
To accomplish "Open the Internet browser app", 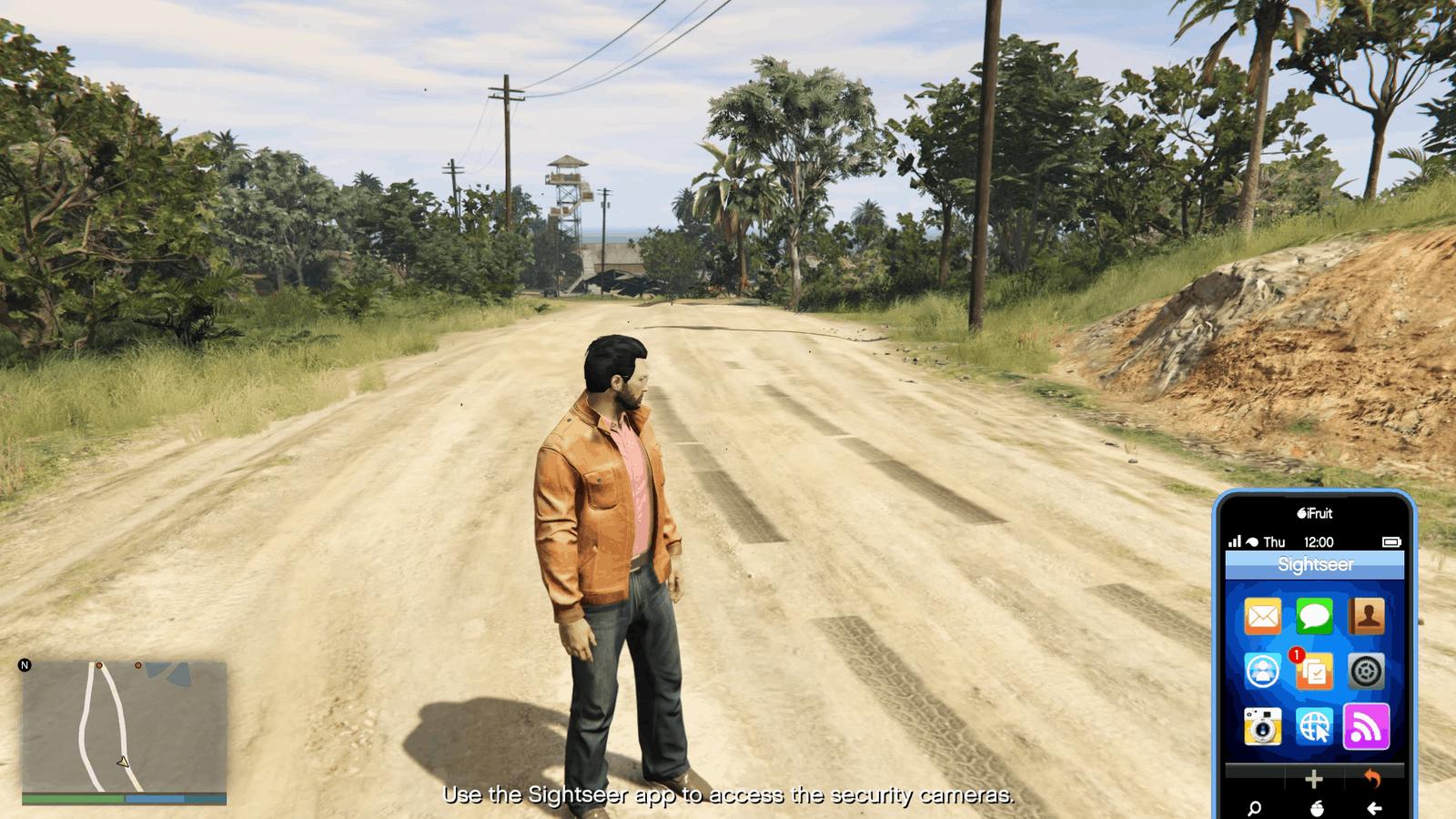I will (1314, 726).
